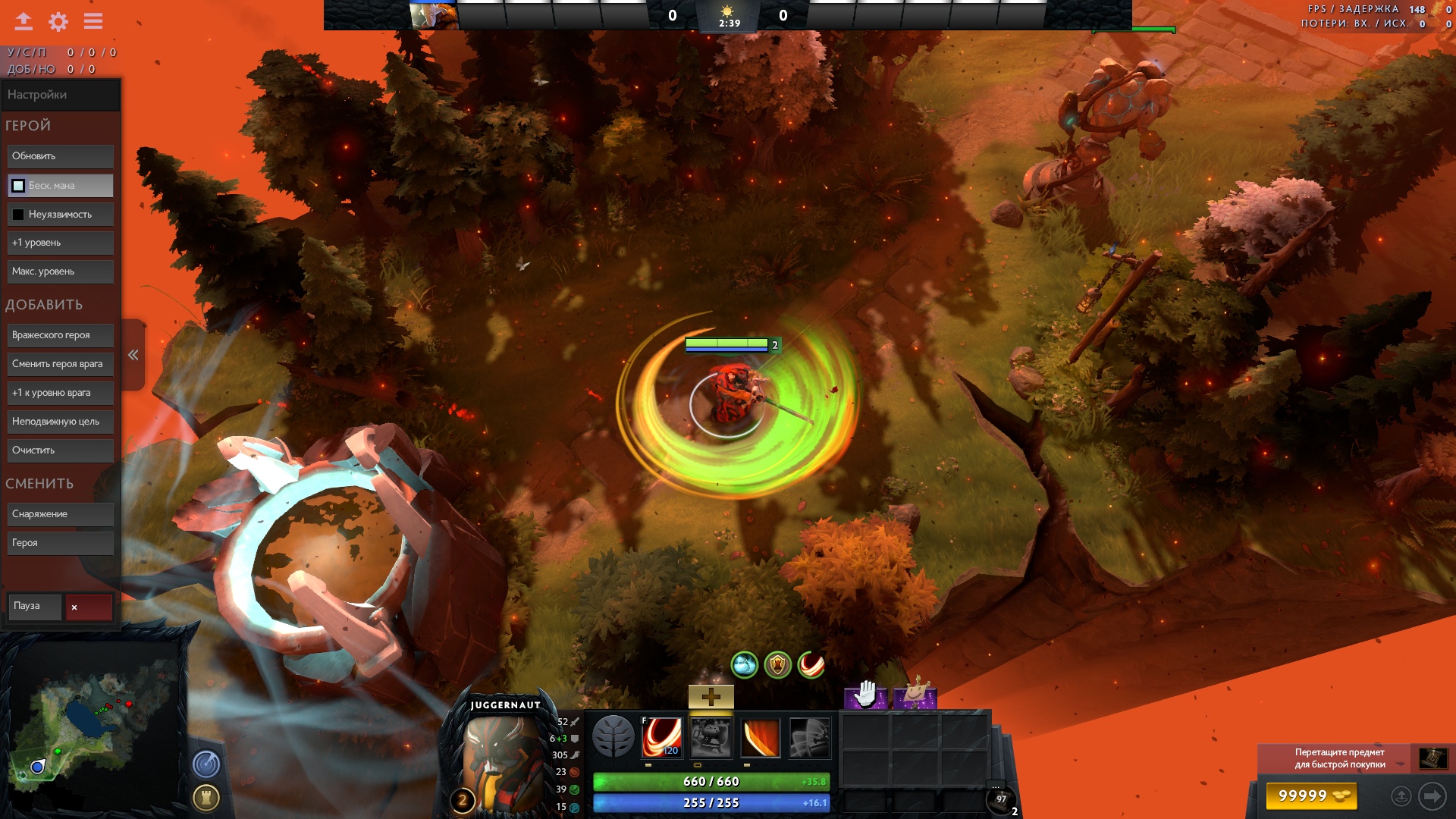Click the gold plus level-up button
This screenshot has width=1456, height=819.
click(x=711, y=697)
